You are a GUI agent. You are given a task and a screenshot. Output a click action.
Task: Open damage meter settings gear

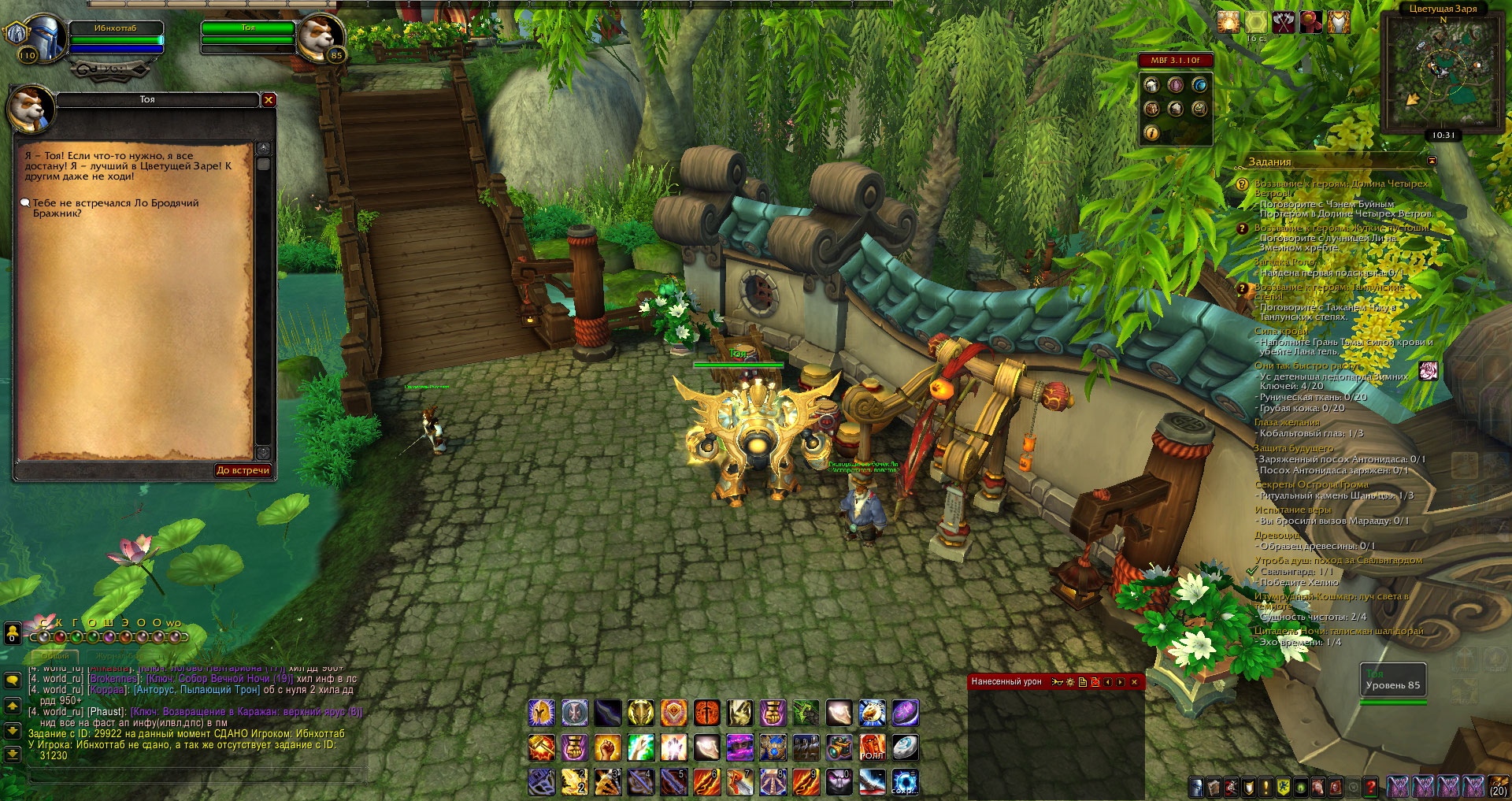(1070, 682)
